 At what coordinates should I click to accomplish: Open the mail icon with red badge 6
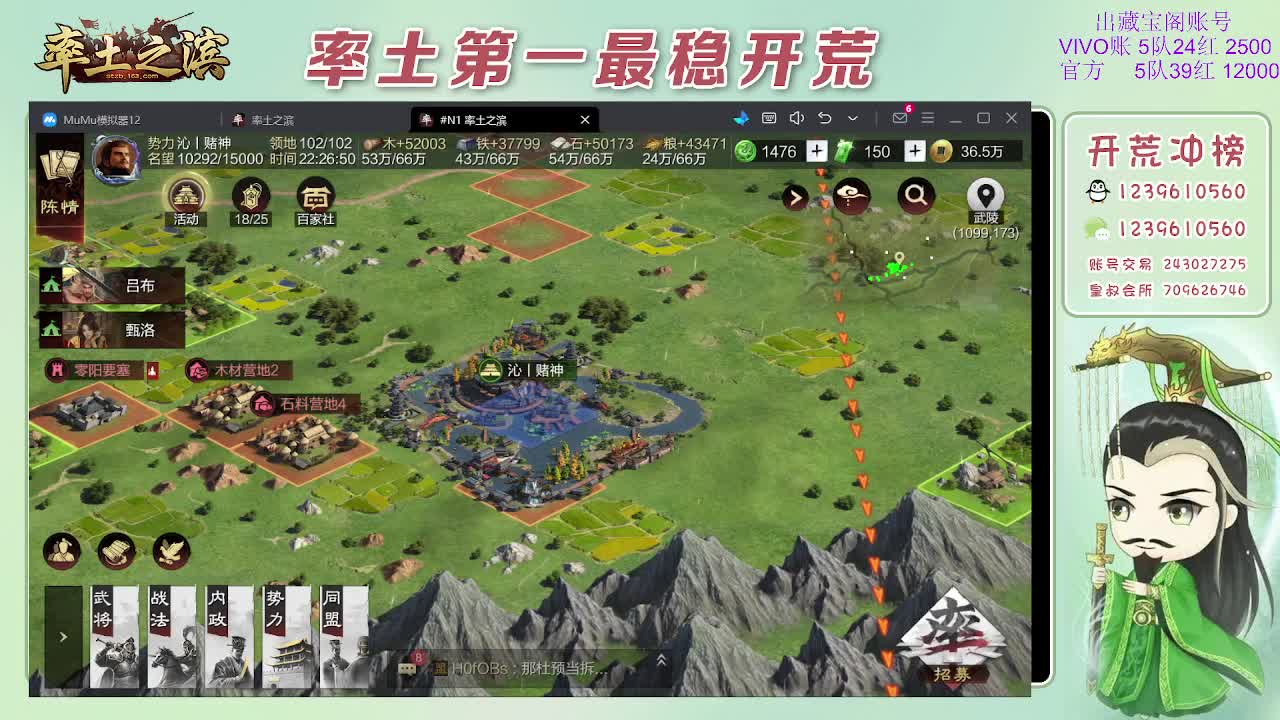(x=900, y=117)
